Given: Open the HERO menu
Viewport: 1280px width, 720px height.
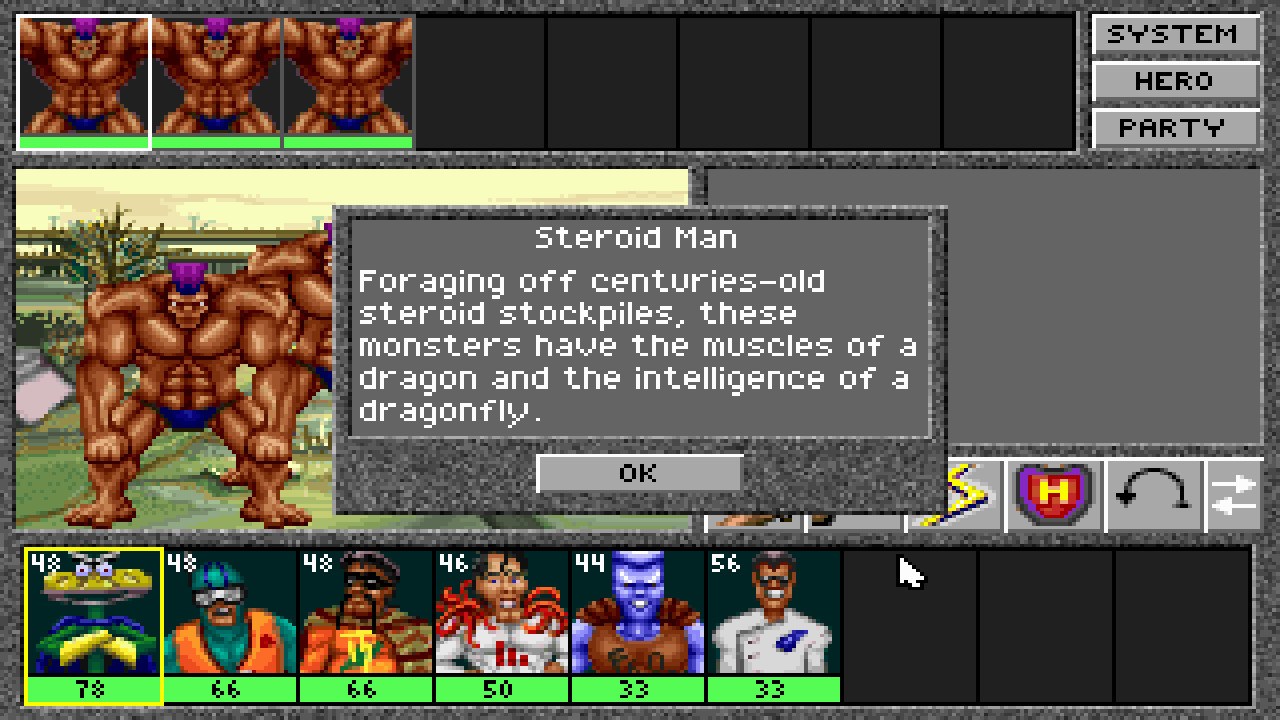Looking at the screenshot, I should click(x=1175, y=81).
